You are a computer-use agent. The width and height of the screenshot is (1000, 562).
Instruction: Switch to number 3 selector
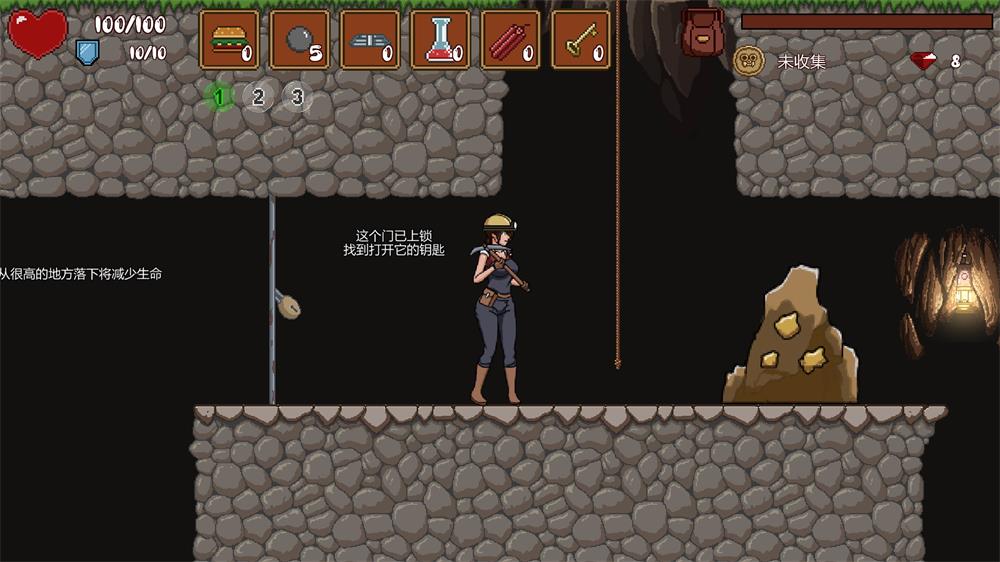[296, 96]
